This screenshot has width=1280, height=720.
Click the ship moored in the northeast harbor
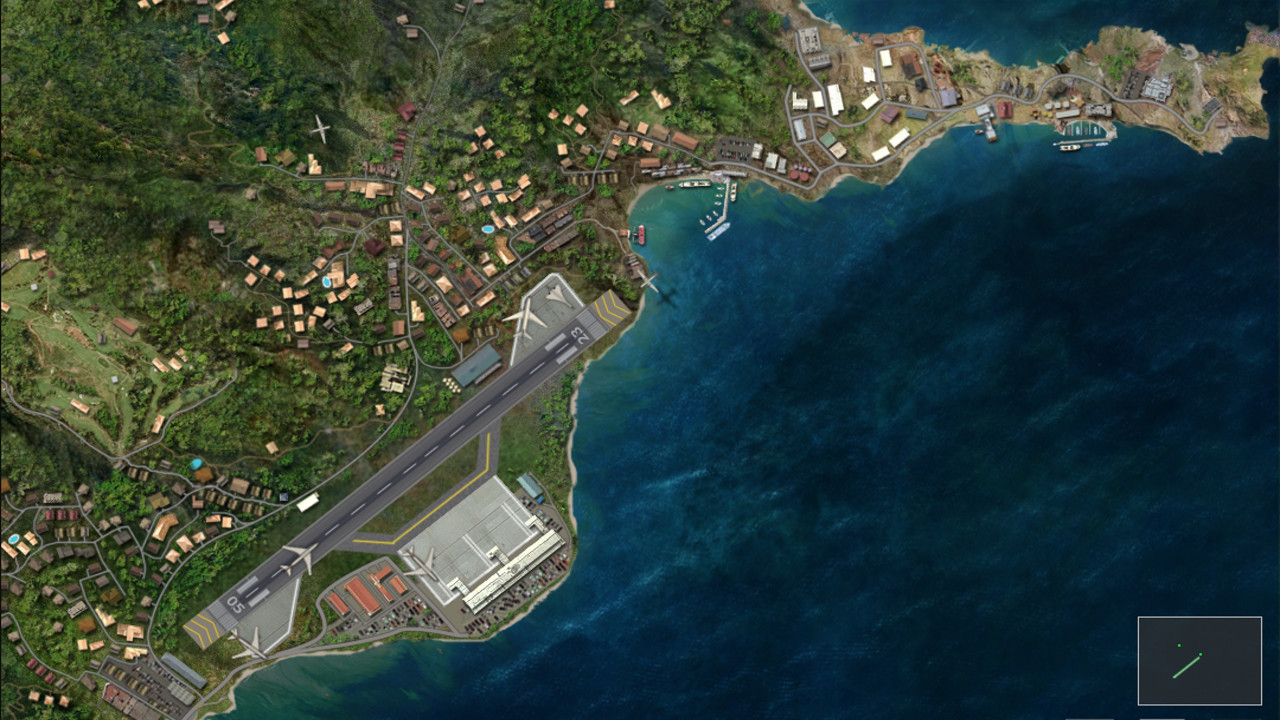tap(1068, 148)
